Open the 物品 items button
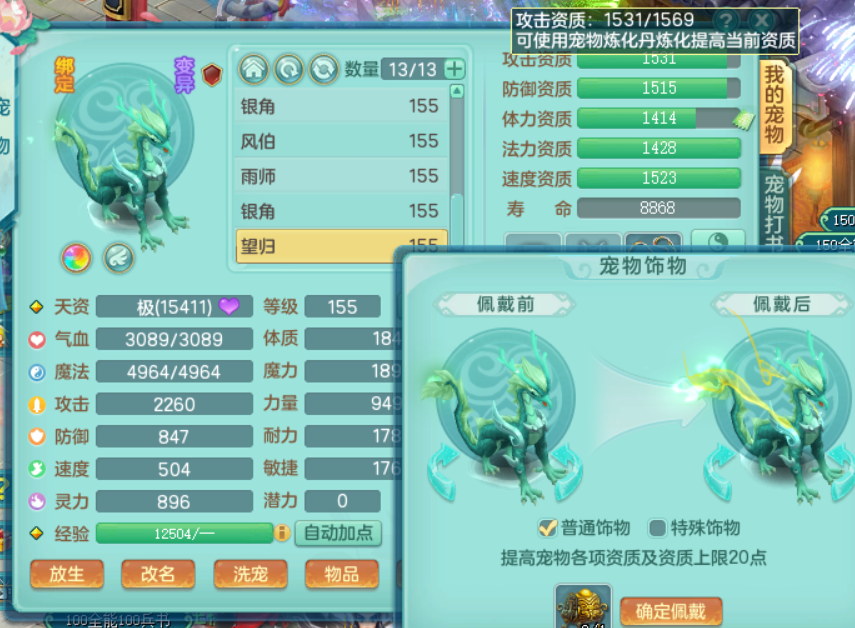This screenshot has width=855, height=628. [x=342, y=574]
